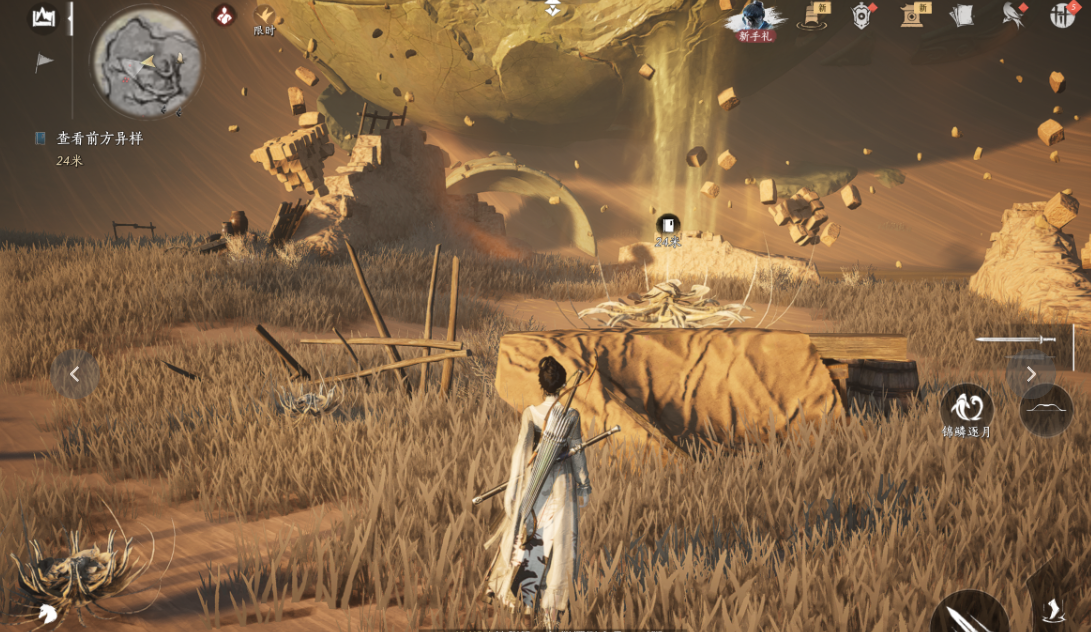Click the right arrow button
This screenshot has height=632, width=1091.
(x=1031, y=374)
